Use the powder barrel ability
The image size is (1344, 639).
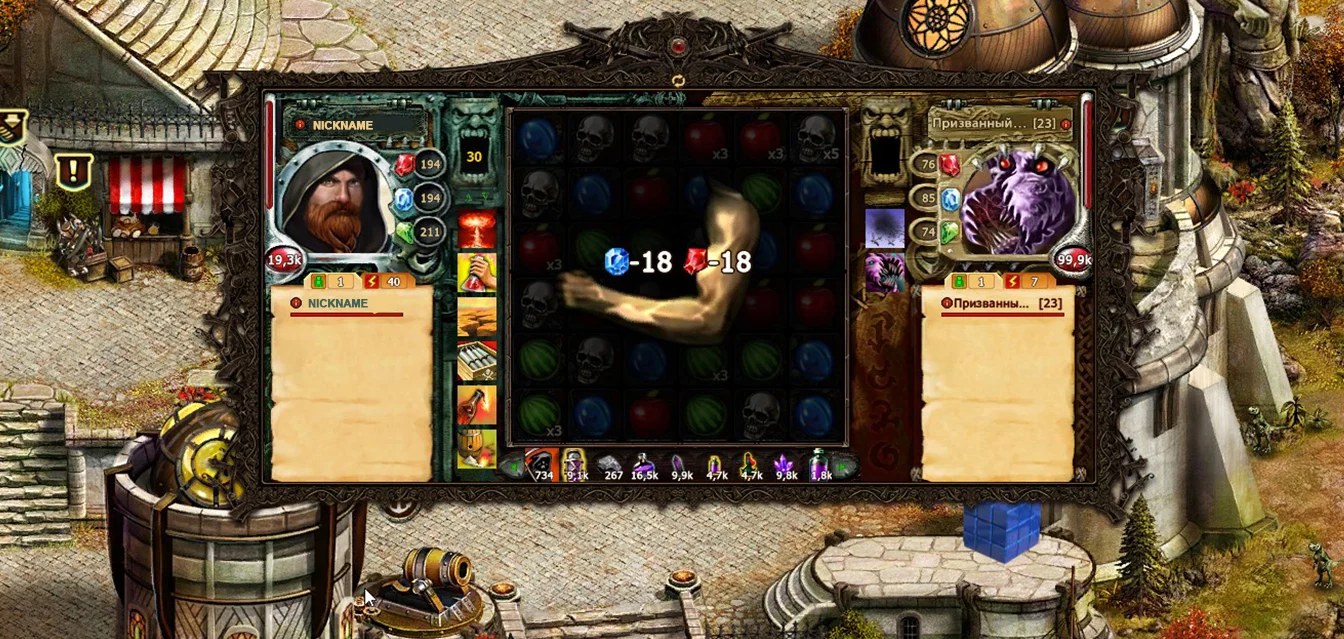[476, 448]
